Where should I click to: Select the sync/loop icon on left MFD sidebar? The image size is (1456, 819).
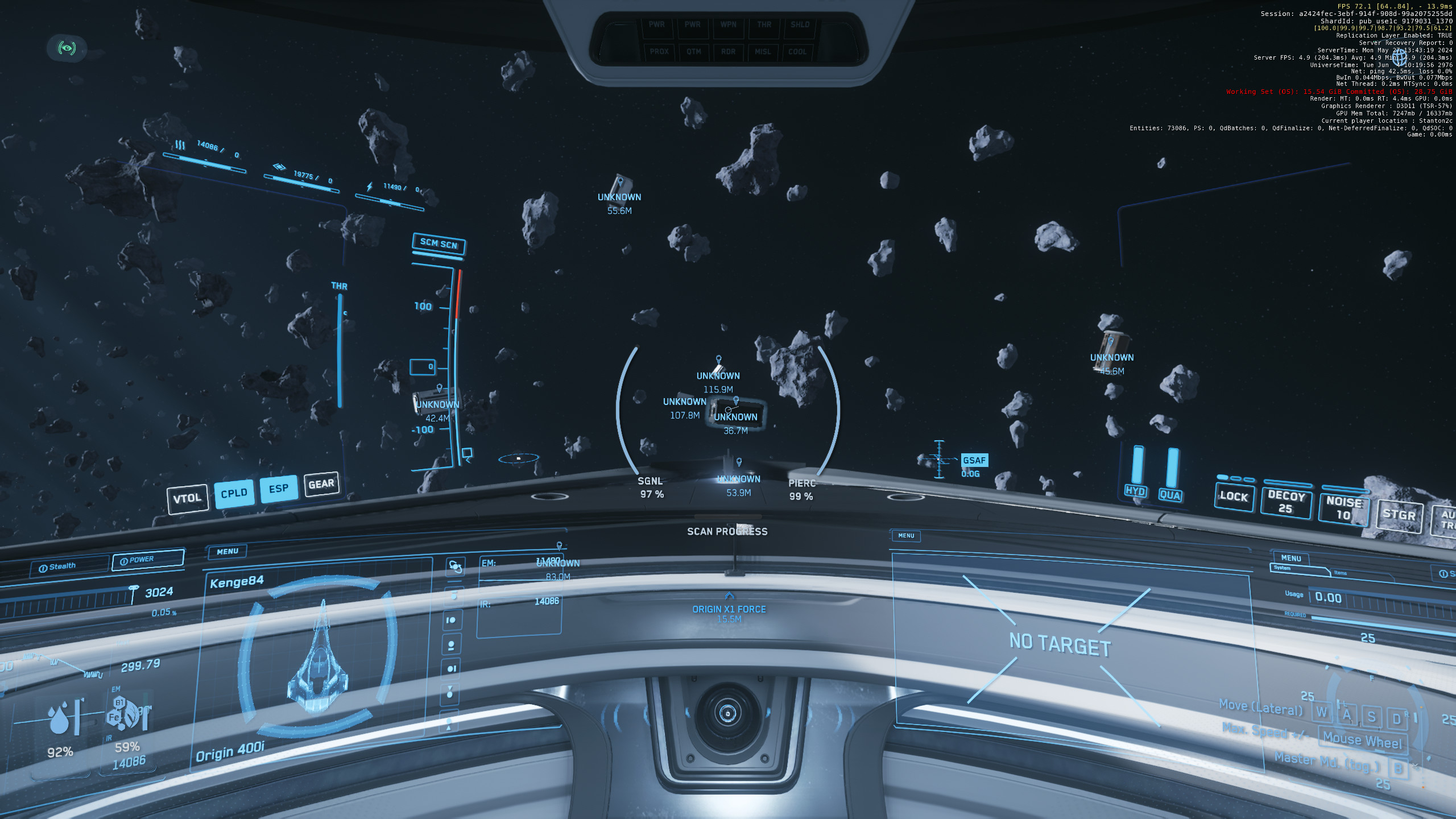[x=455, y=566]
